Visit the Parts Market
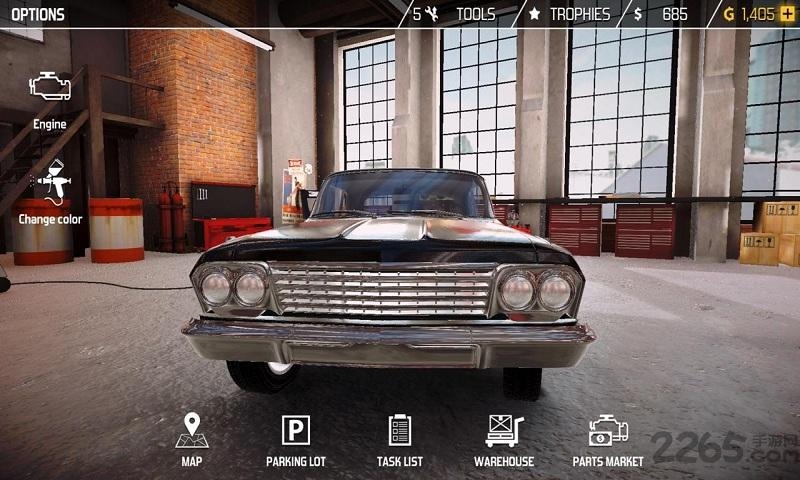The height and width of the screenshot is (480, 800). point(608,437)
